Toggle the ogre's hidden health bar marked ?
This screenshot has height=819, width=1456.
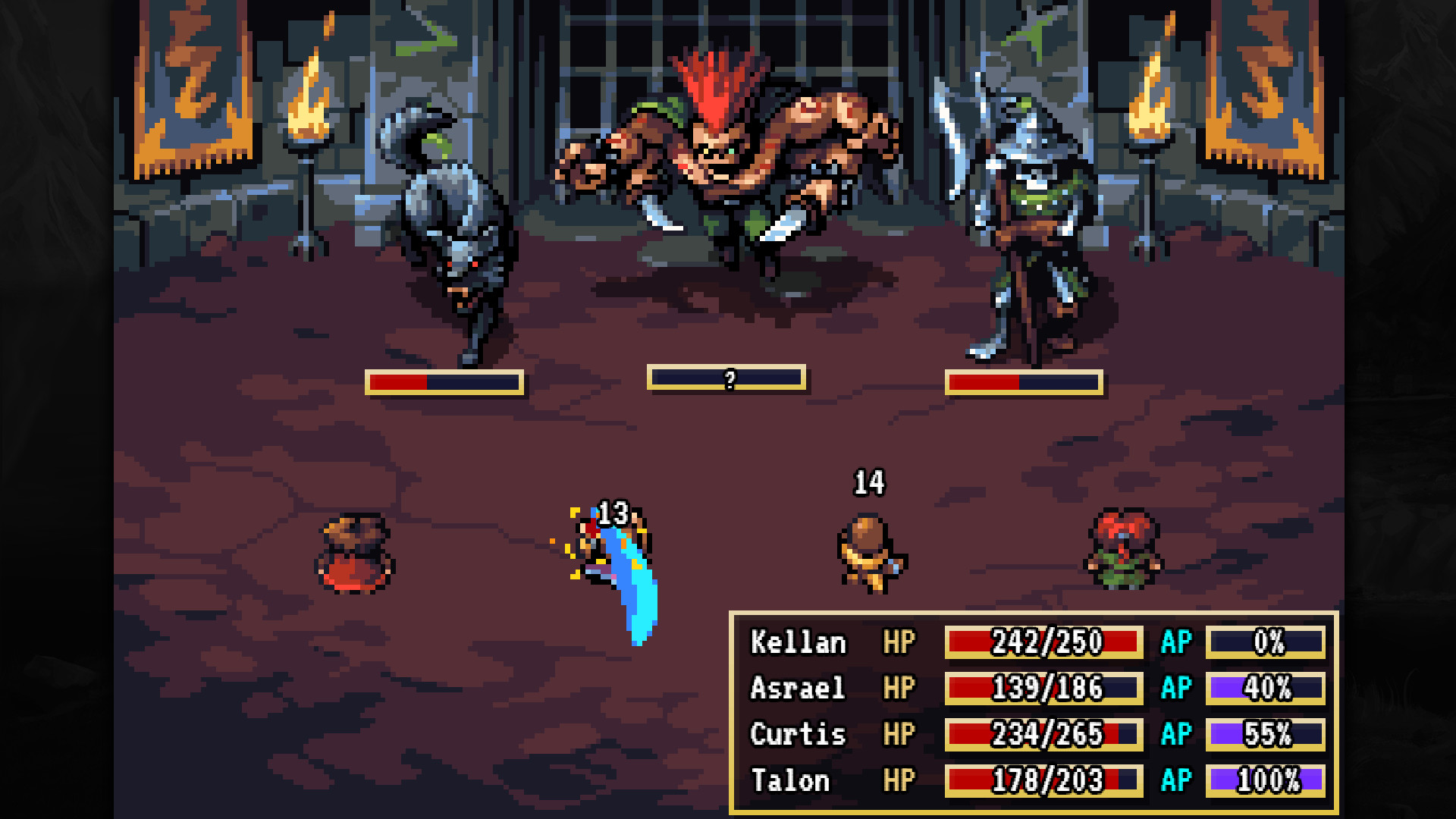(730, 378)
